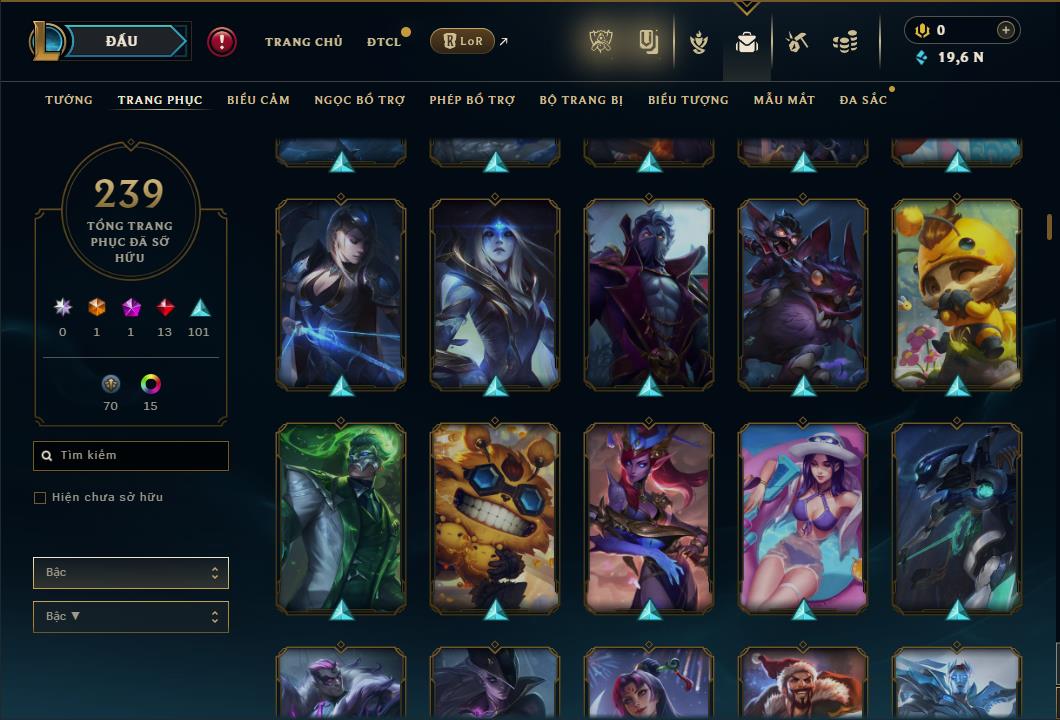Select the BỘ TRANG BỊ tab
Screen dimensions: 1060x720
coord(581,100)
